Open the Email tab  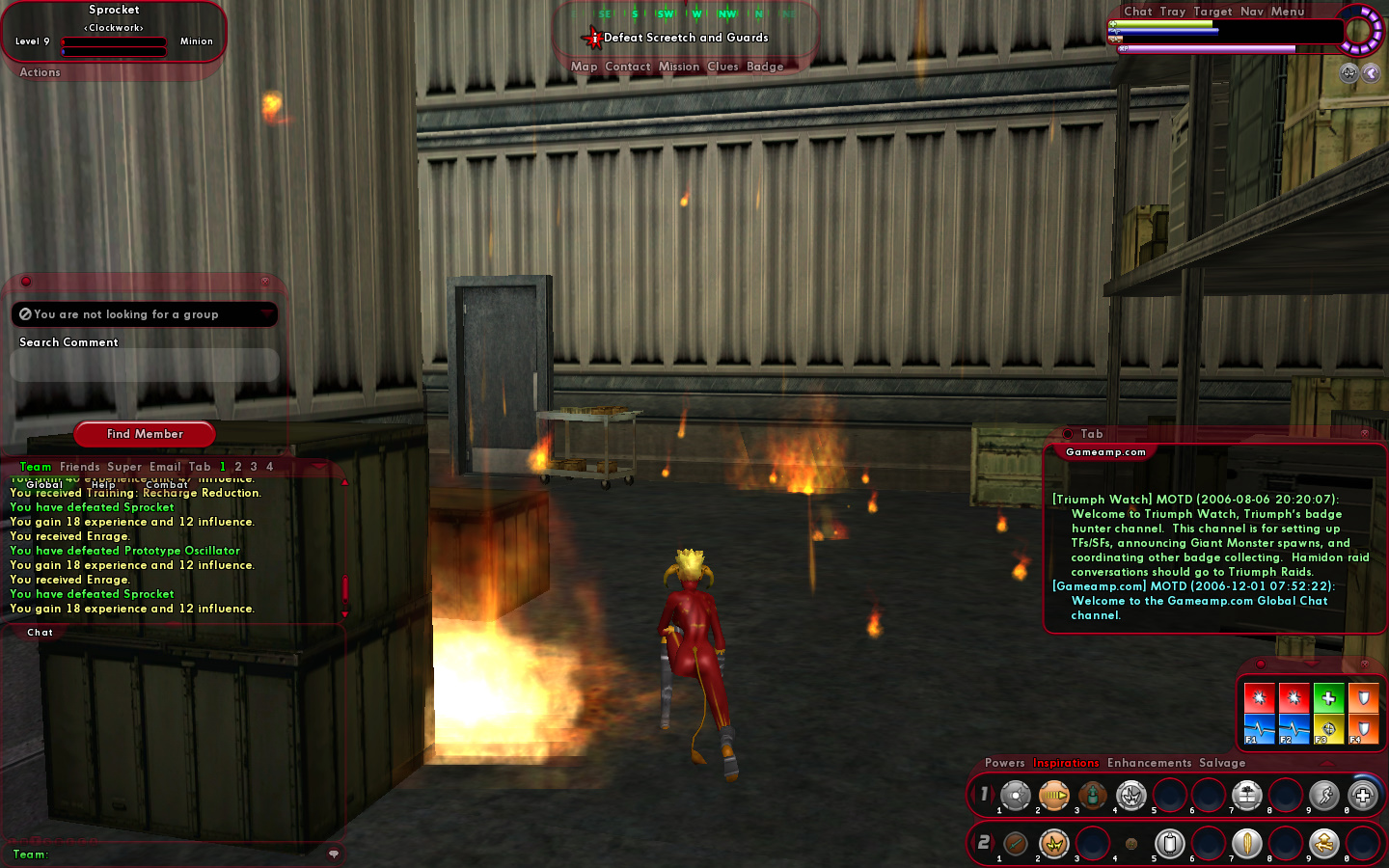click(x=165, y=467)
